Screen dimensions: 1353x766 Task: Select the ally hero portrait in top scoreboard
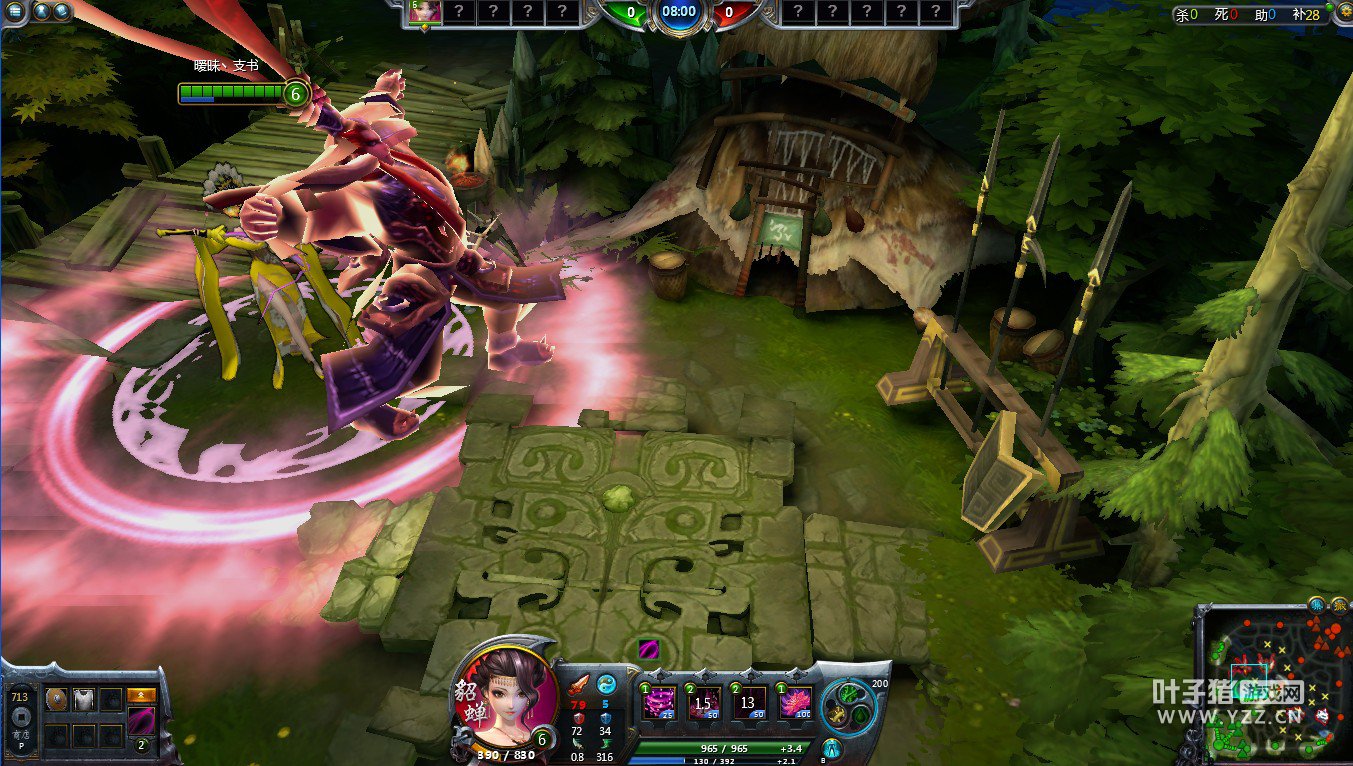coord(424,12)
